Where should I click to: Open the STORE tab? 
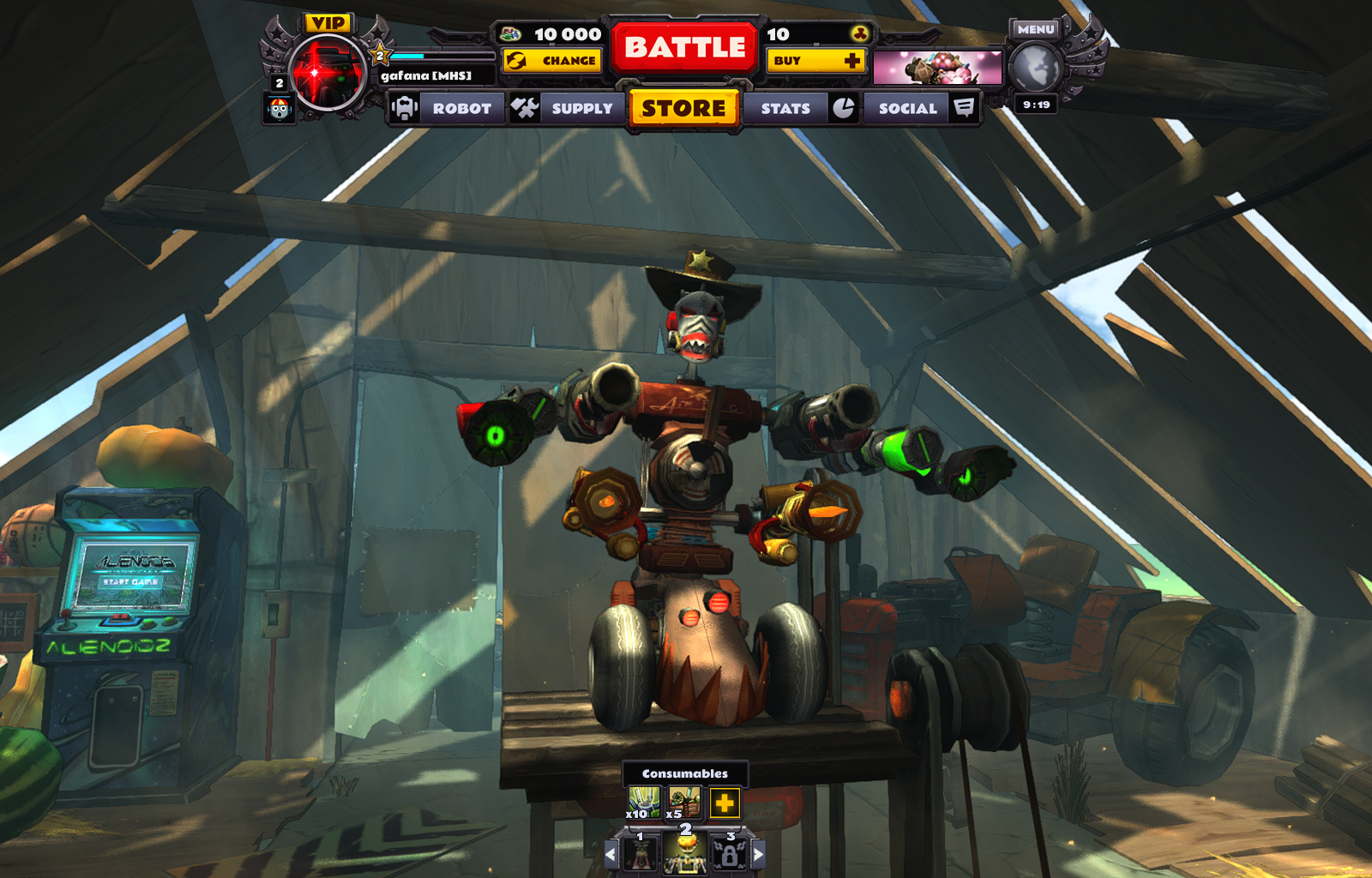coord(683,109)
